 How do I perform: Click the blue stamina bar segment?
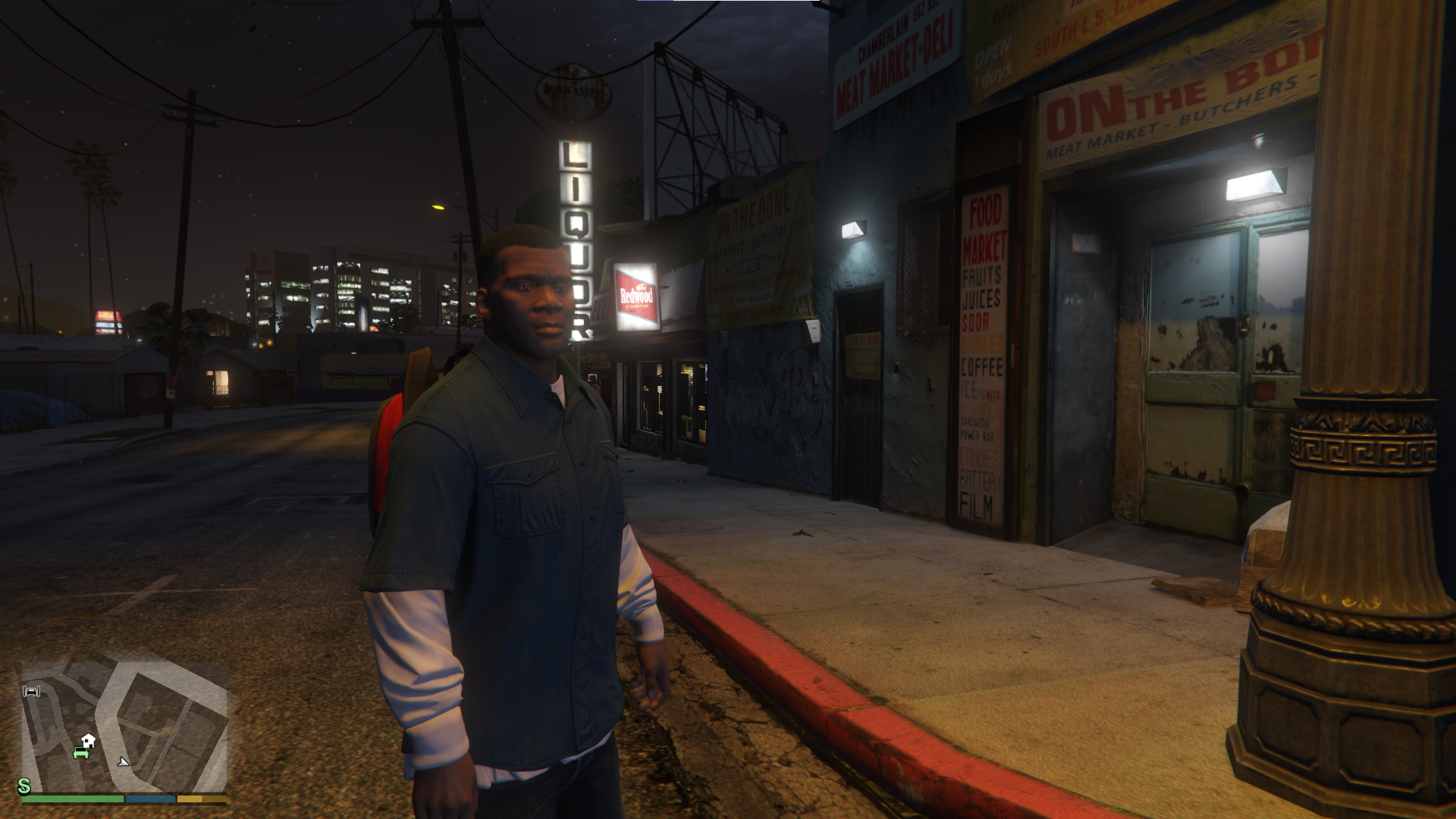click(152, 800)
